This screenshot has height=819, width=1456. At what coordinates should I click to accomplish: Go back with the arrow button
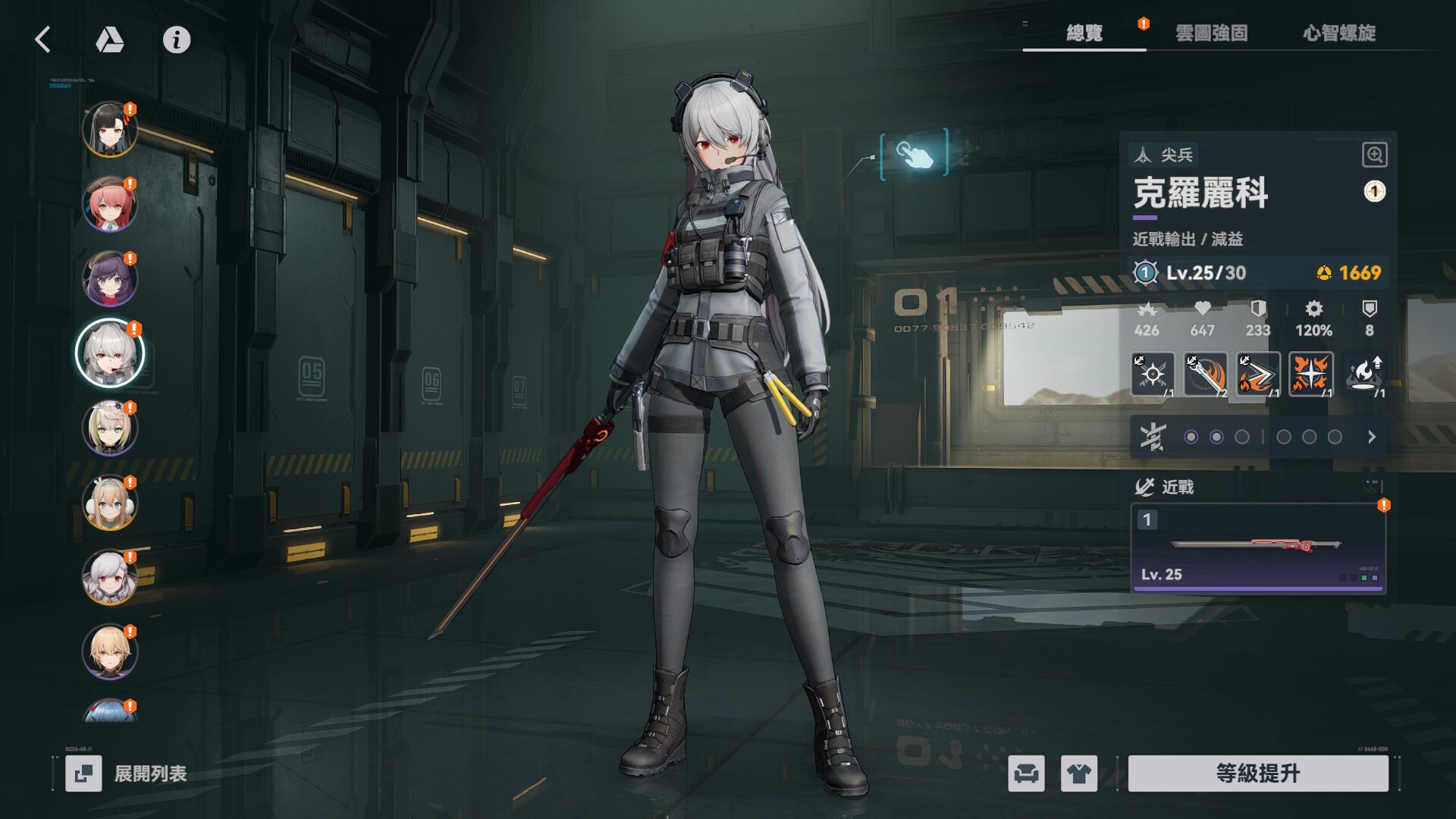pyautogui.click(x=43, y=39)
